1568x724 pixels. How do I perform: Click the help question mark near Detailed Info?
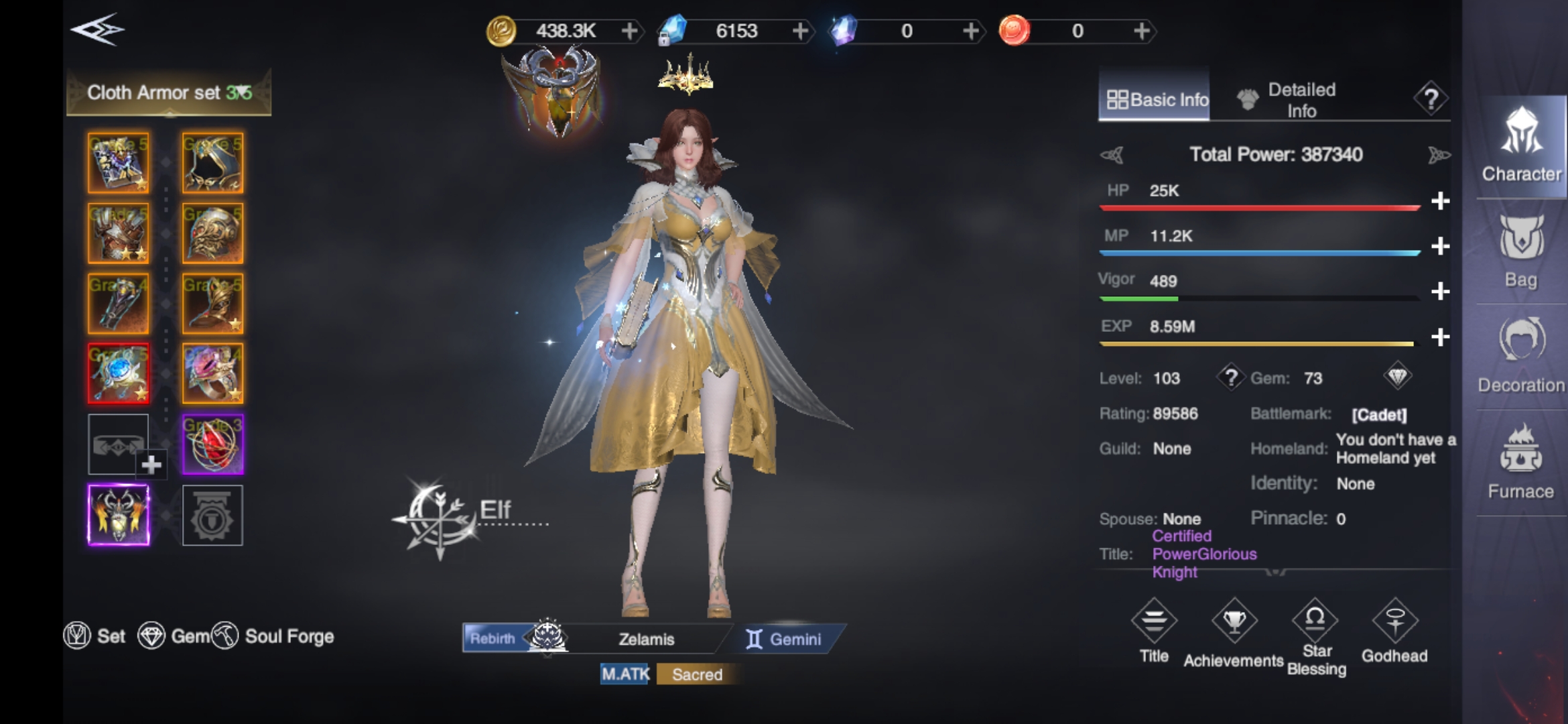[x=1431, y=100]
